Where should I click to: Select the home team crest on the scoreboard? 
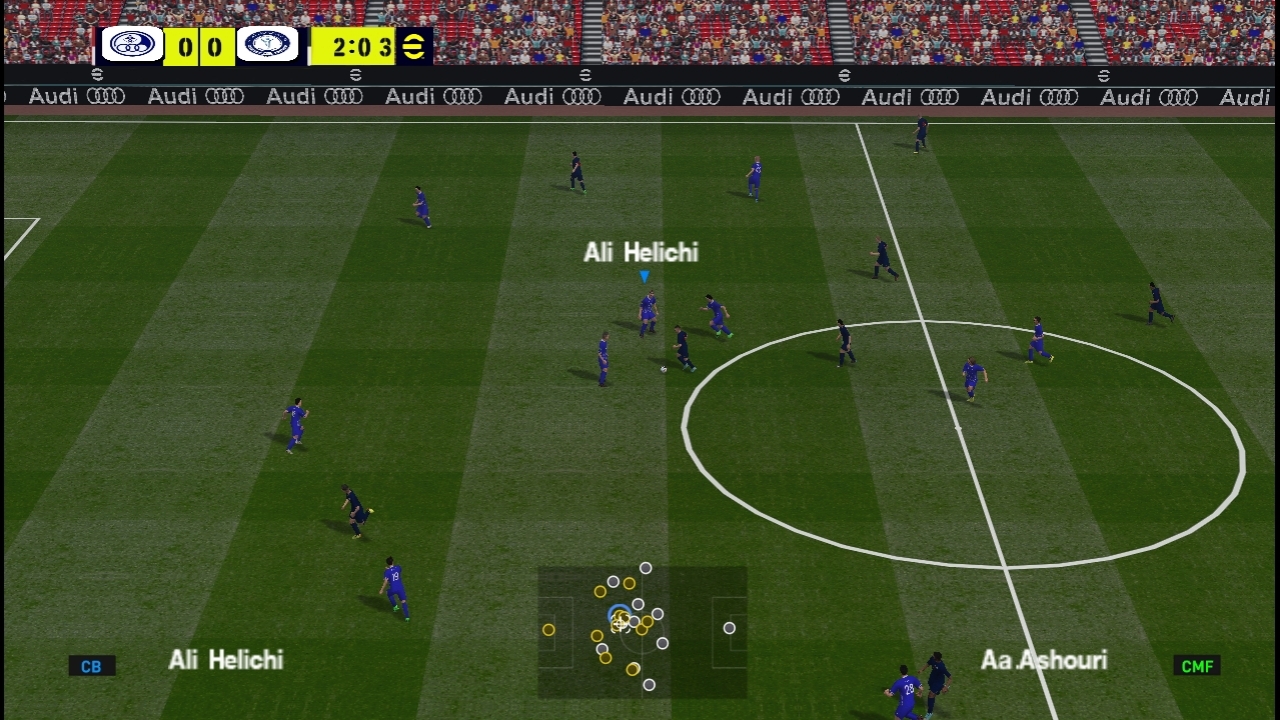[x=132, y=45]
